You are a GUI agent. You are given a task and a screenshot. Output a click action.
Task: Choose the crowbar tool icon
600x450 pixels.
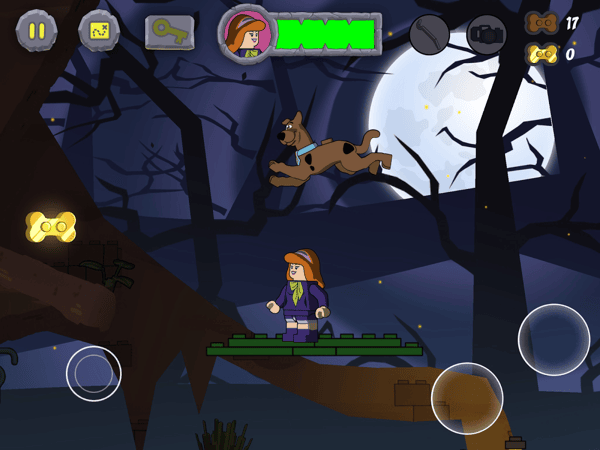coord(429,35)
